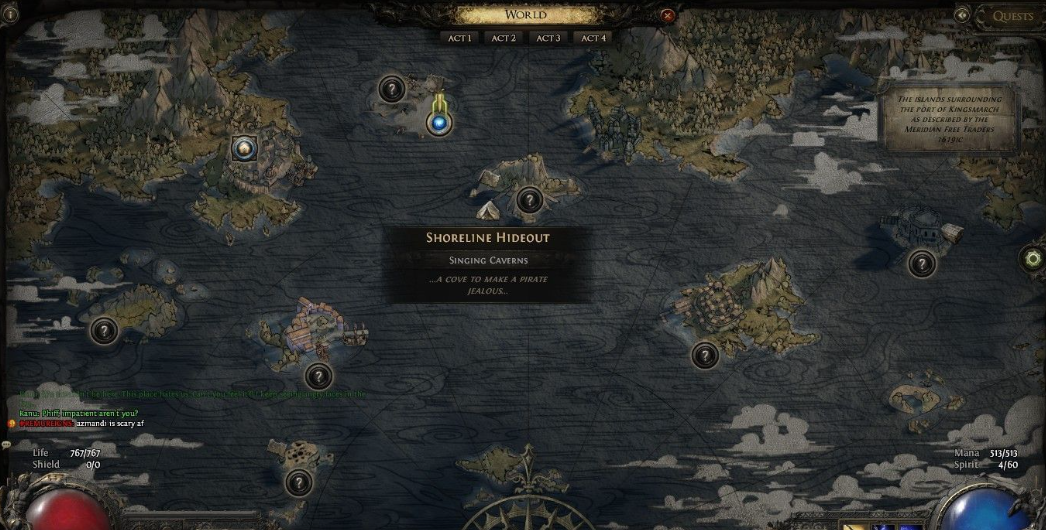Switch to the Act 1 map tab
Screen dimensions: 1046x530
tap(458, 38)
